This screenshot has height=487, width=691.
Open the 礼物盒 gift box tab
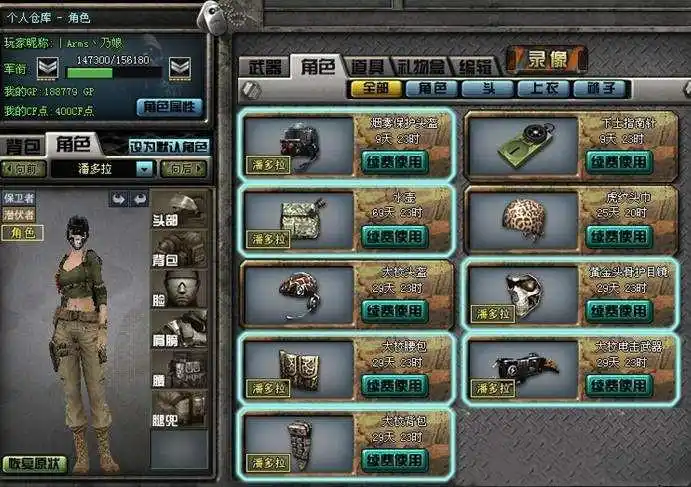pos(422,67)
